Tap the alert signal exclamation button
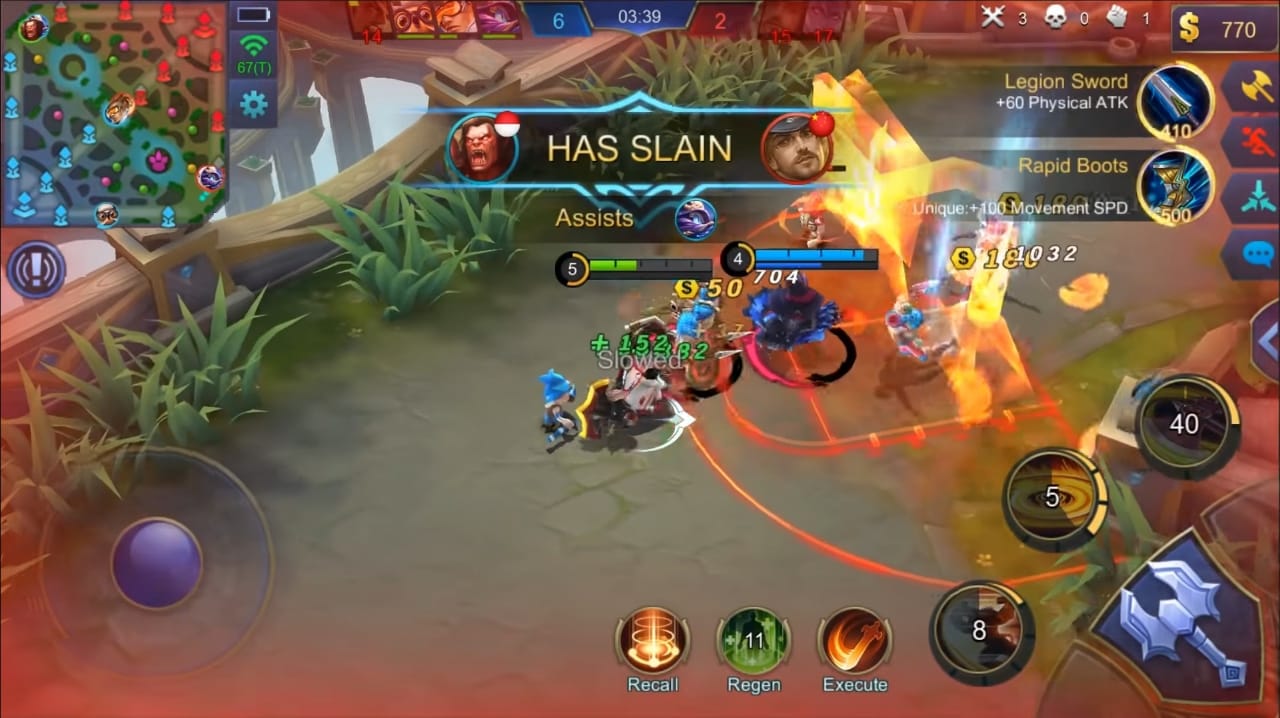1280x718 pixels. pos(36,269)
